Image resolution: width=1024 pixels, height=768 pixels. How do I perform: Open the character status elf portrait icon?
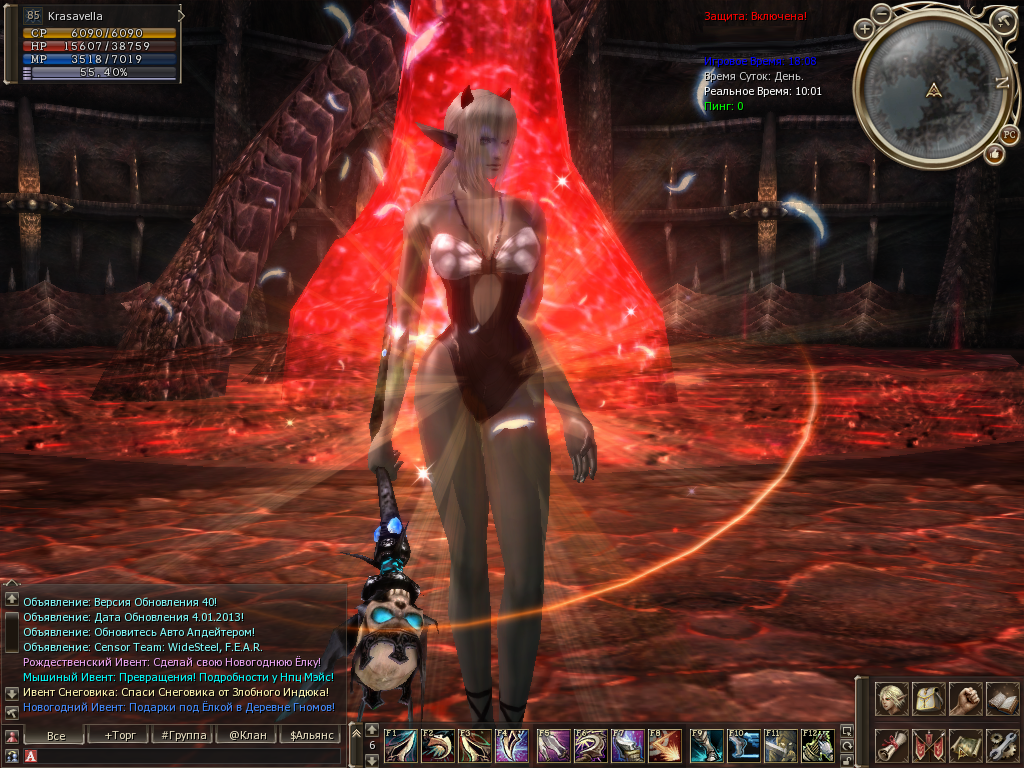pos(891,698)
